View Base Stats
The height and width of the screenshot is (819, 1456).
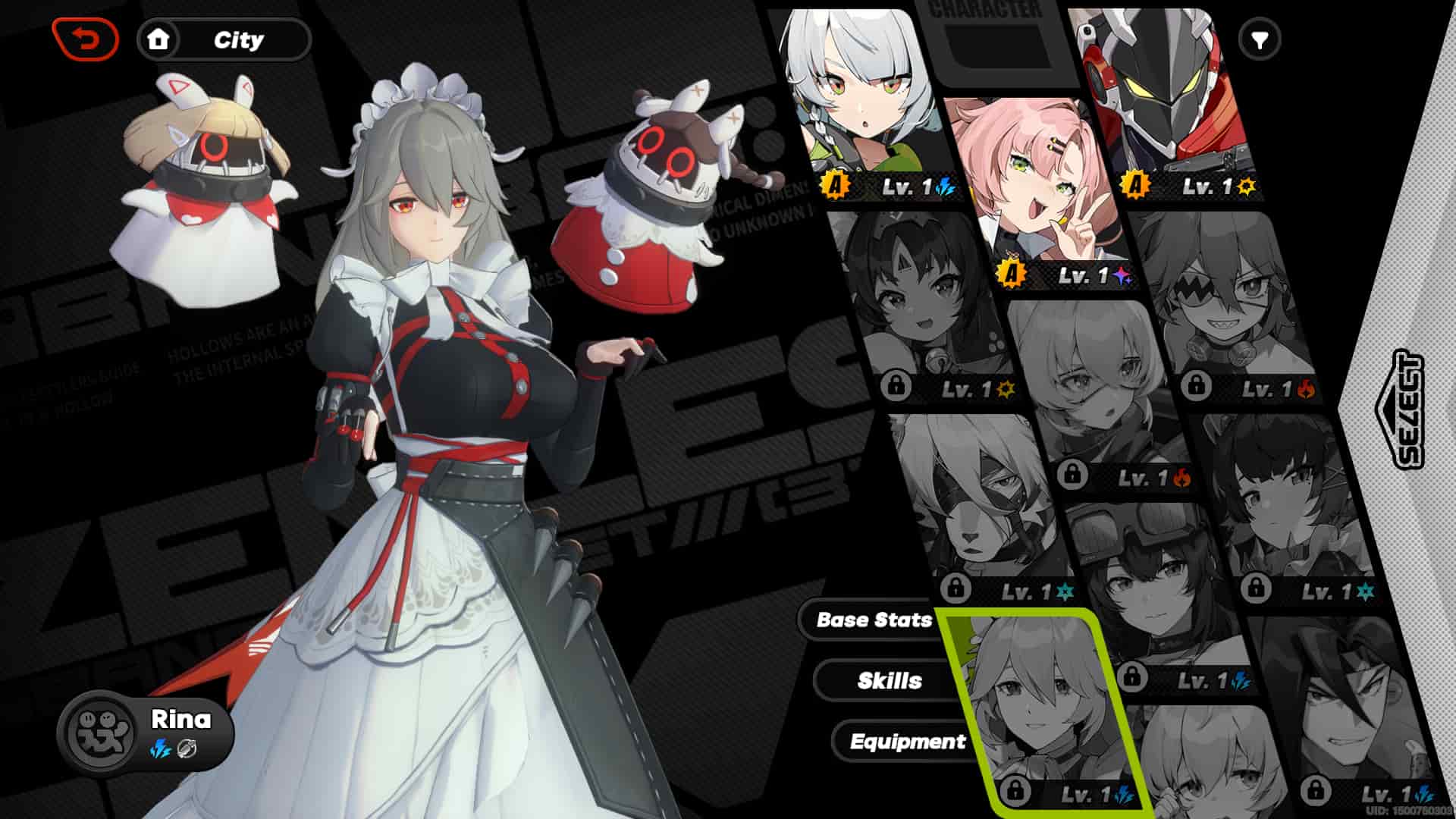coord(874,621)
